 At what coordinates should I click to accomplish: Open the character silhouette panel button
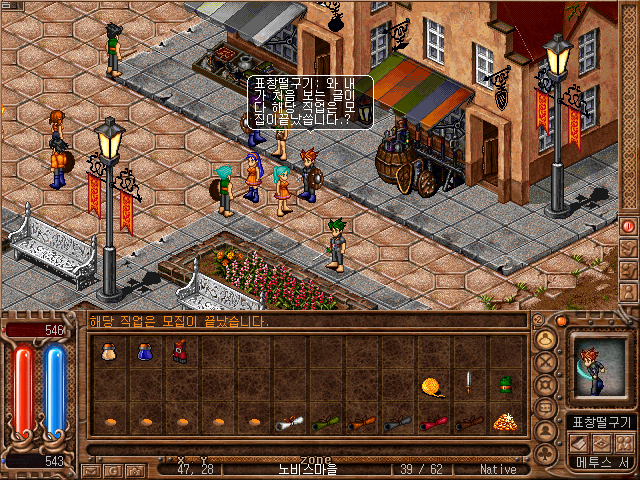[546, 431]
